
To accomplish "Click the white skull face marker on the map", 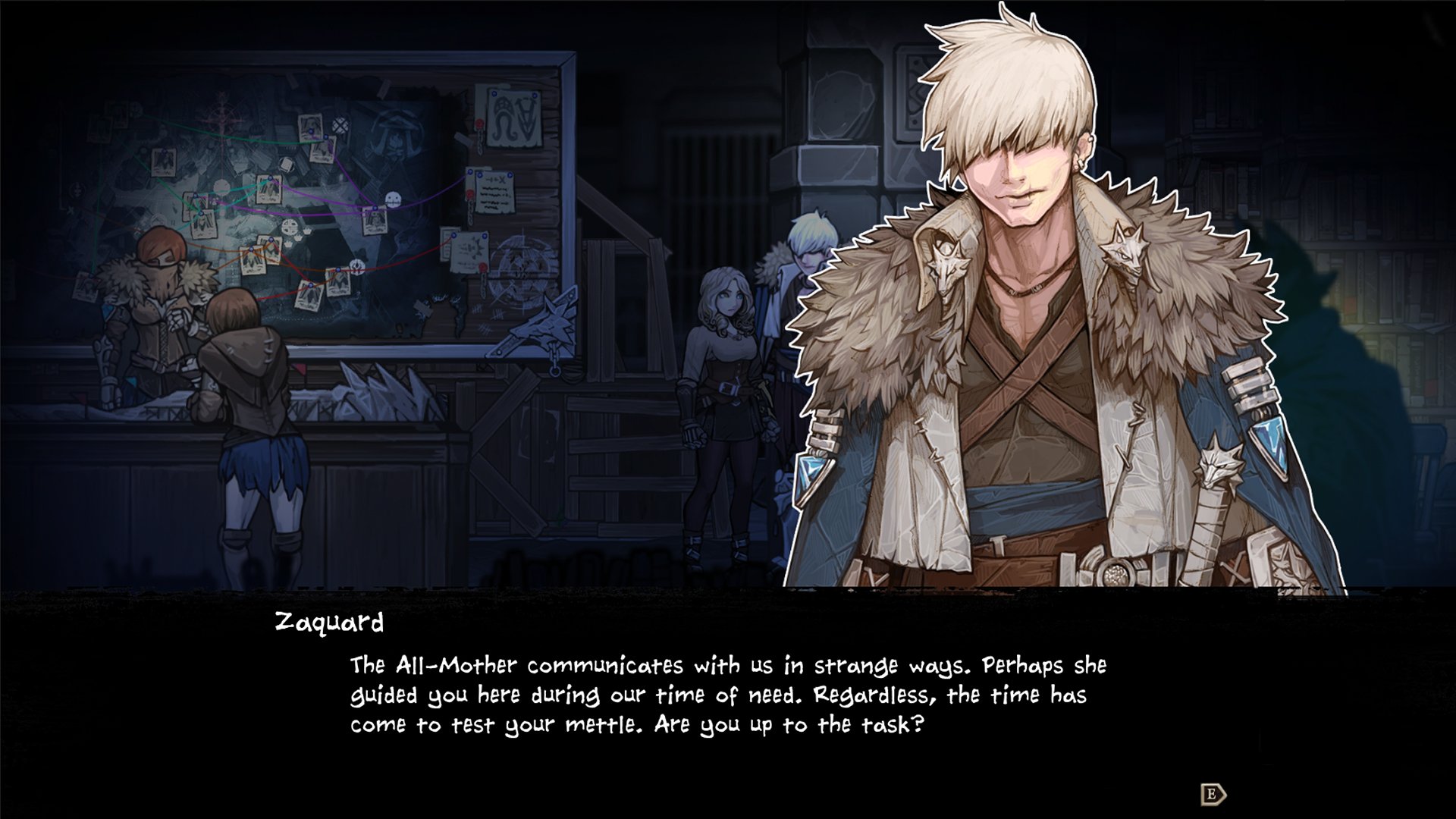I will click(393, 197).
